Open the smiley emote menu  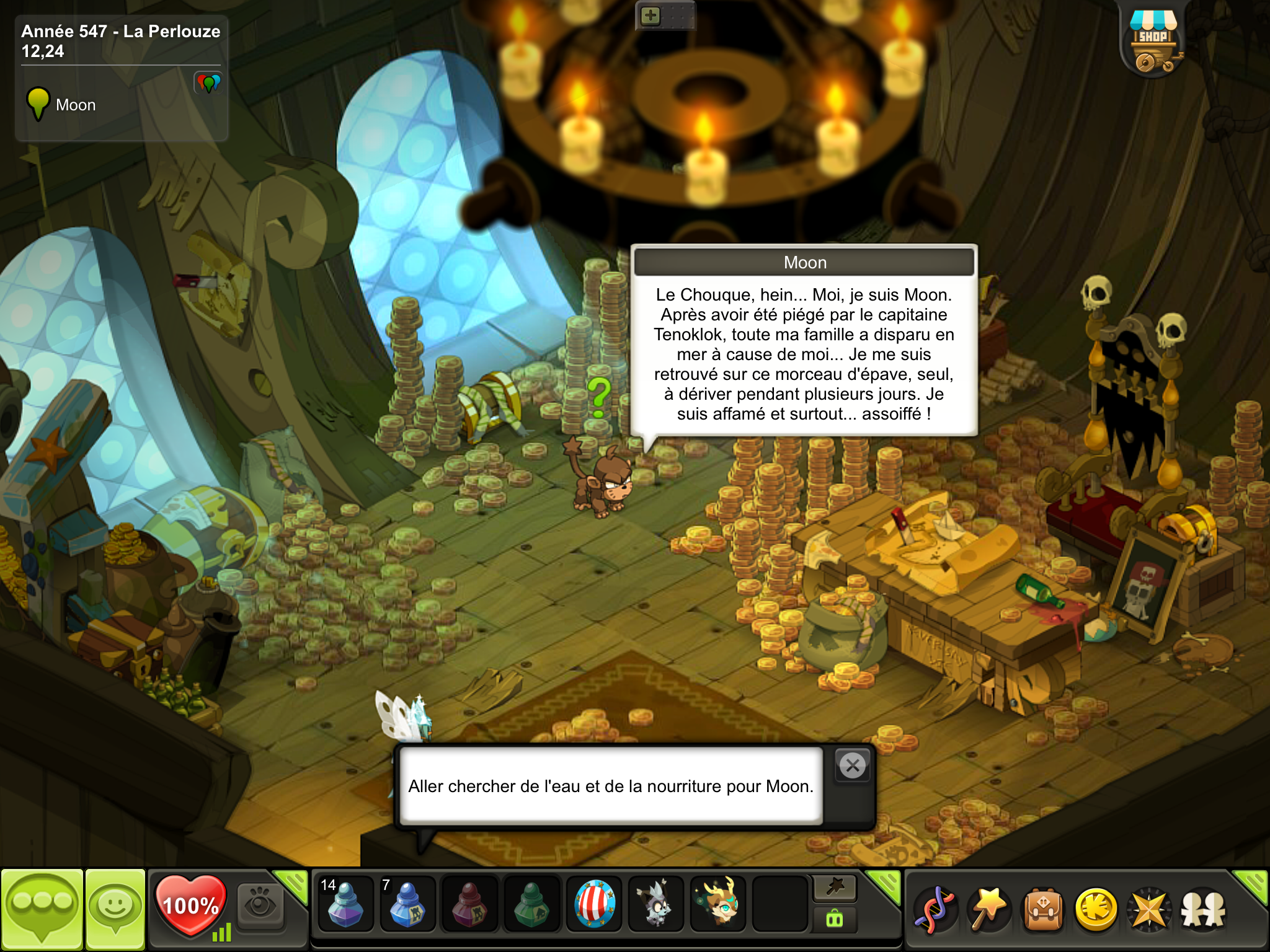(x=115, y=909)
